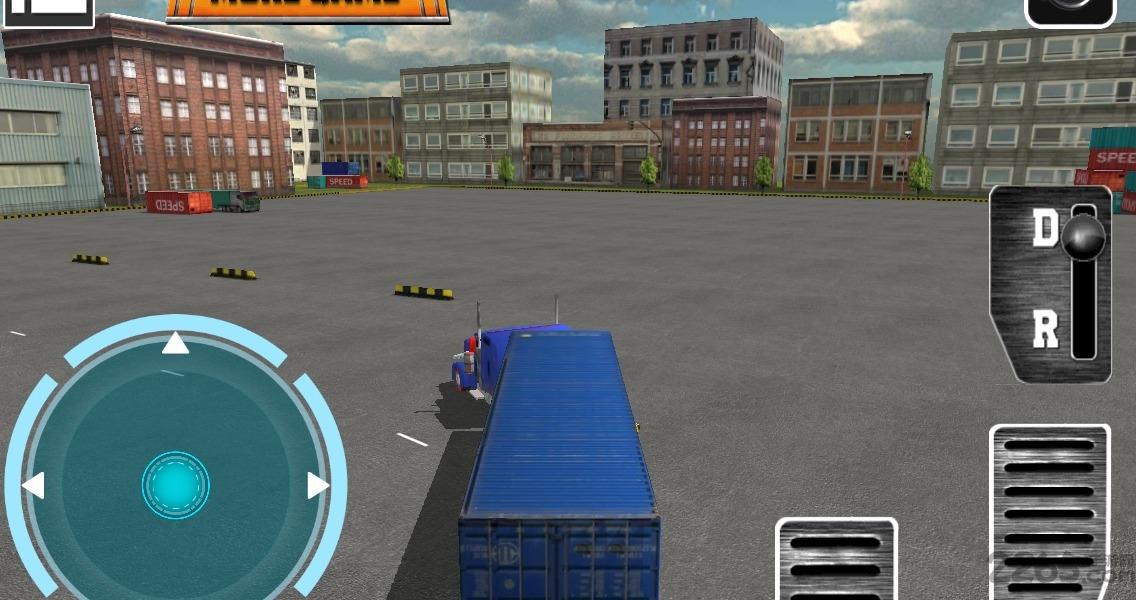Shift the gear lever to R
The height and width of the screenshot is (600, 1136).
[1046, 328]
